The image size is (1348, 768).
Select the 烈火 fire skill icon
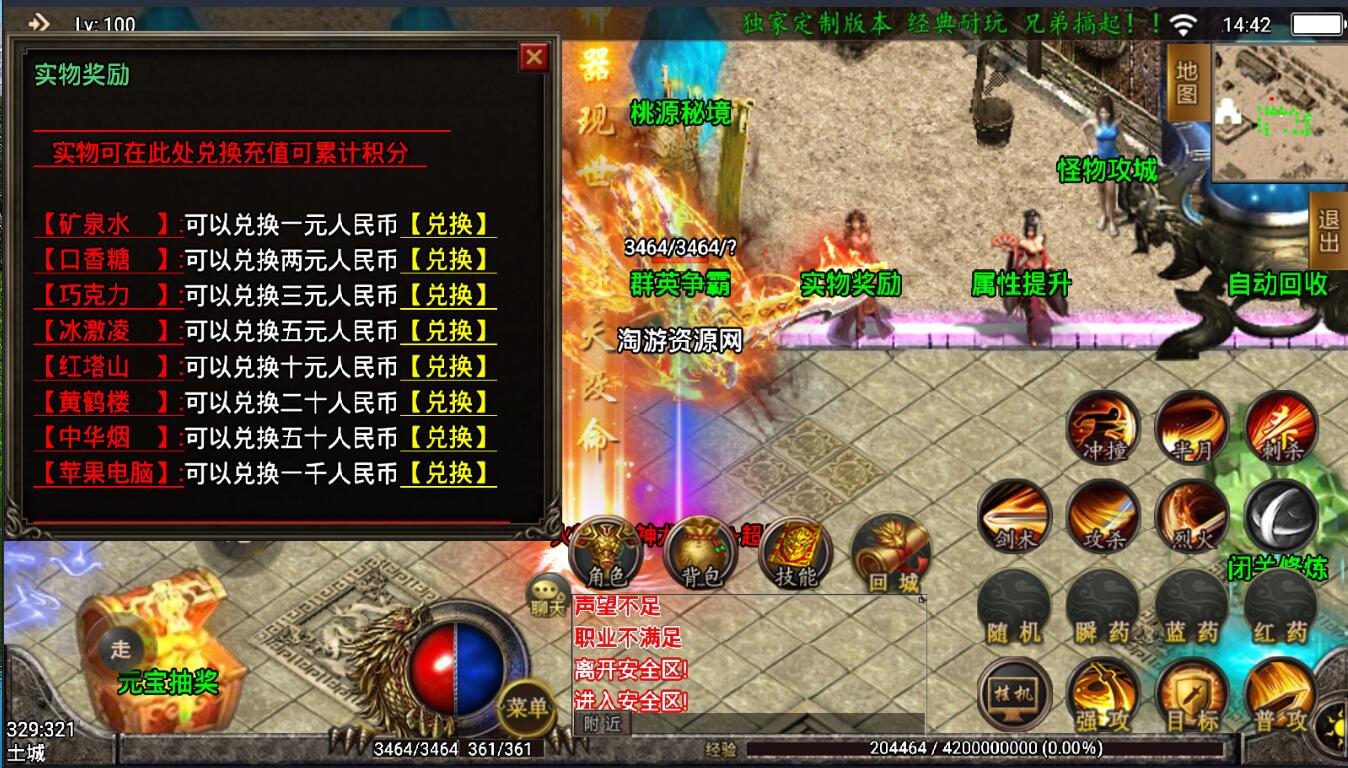tap(1191, 515)
